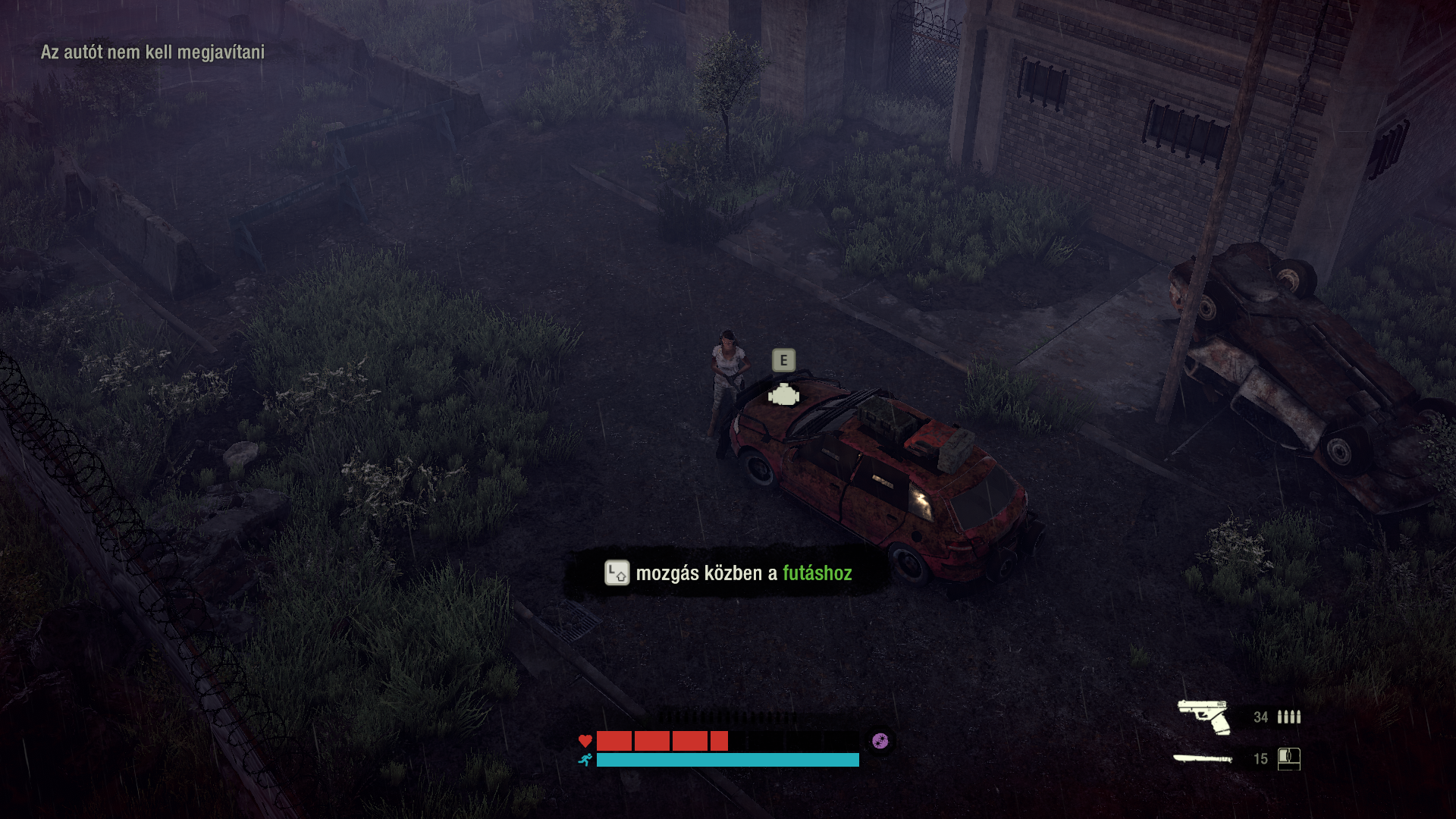1456x819 pixels.
Task: Select the machete melee weapon icon
Action: [1203, 758]
